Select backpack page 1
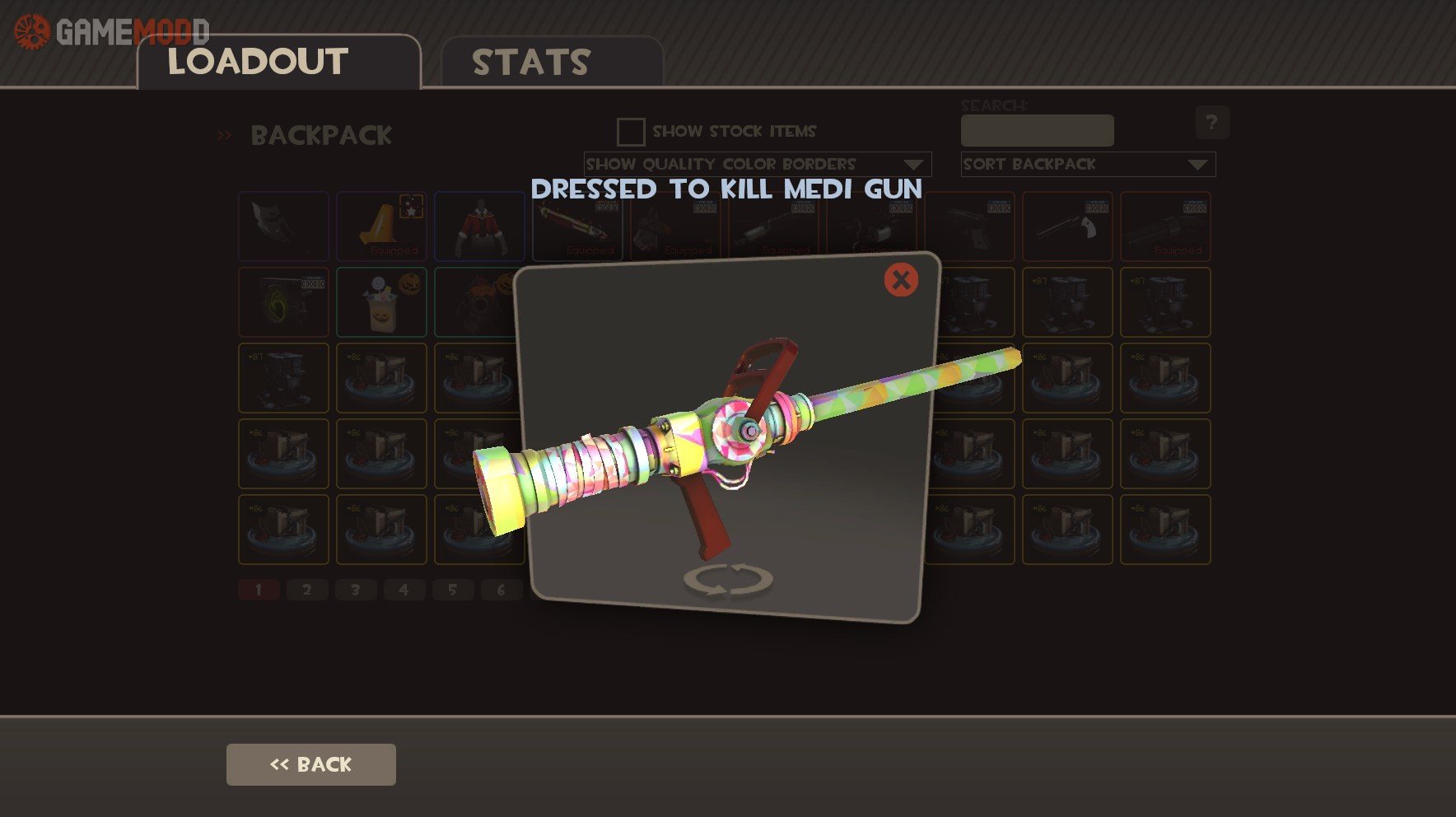1456x817 pixels. coord(259,590)
